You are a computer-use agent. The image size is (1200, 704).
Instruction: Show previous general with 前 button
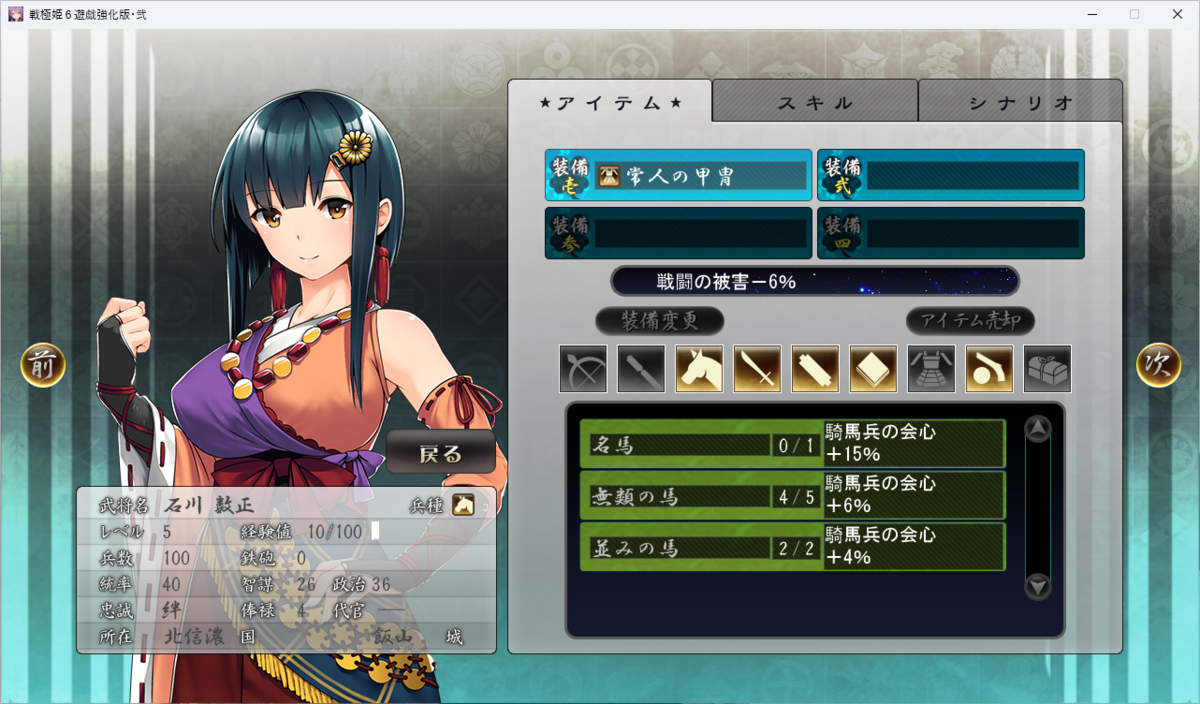click(43, 366)
